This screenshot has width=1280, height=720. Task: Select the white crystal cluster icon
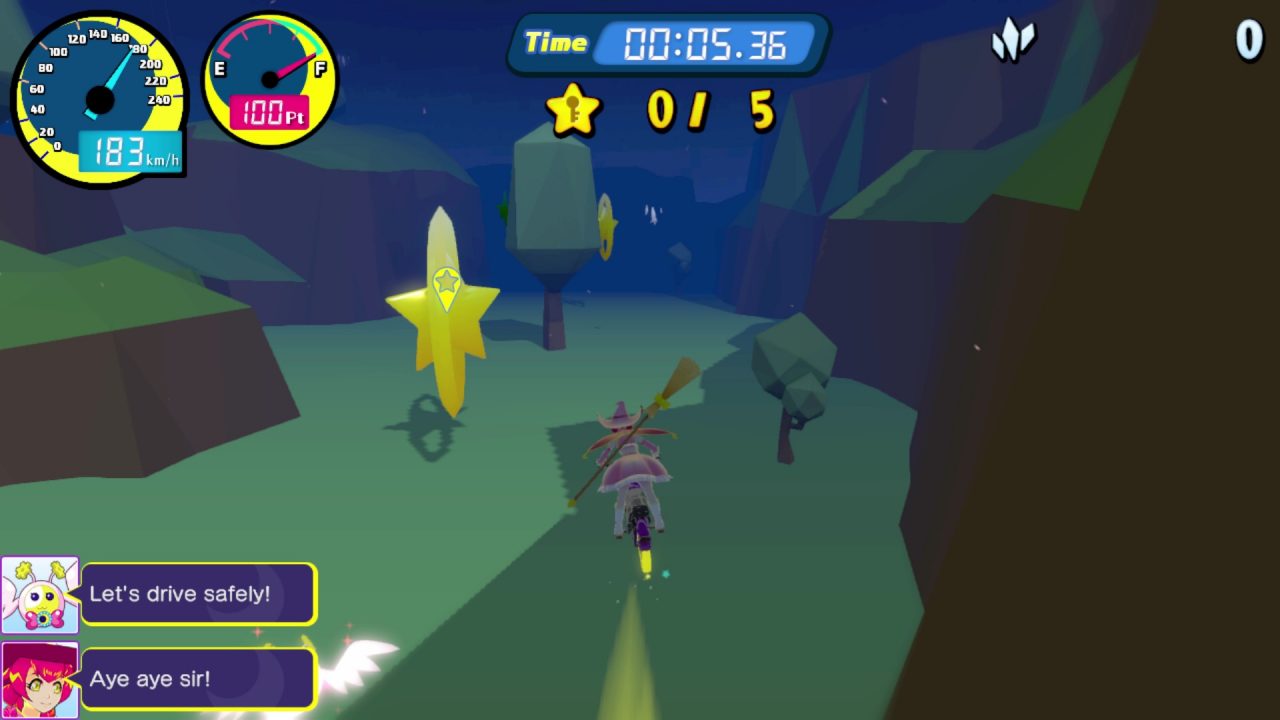point(1012,42)
